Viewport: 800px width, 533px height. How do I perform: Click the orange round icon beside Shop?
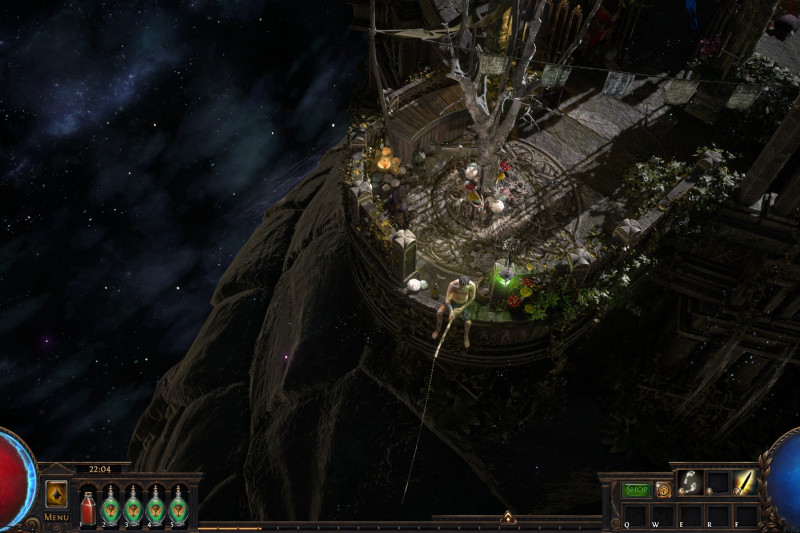663,490
